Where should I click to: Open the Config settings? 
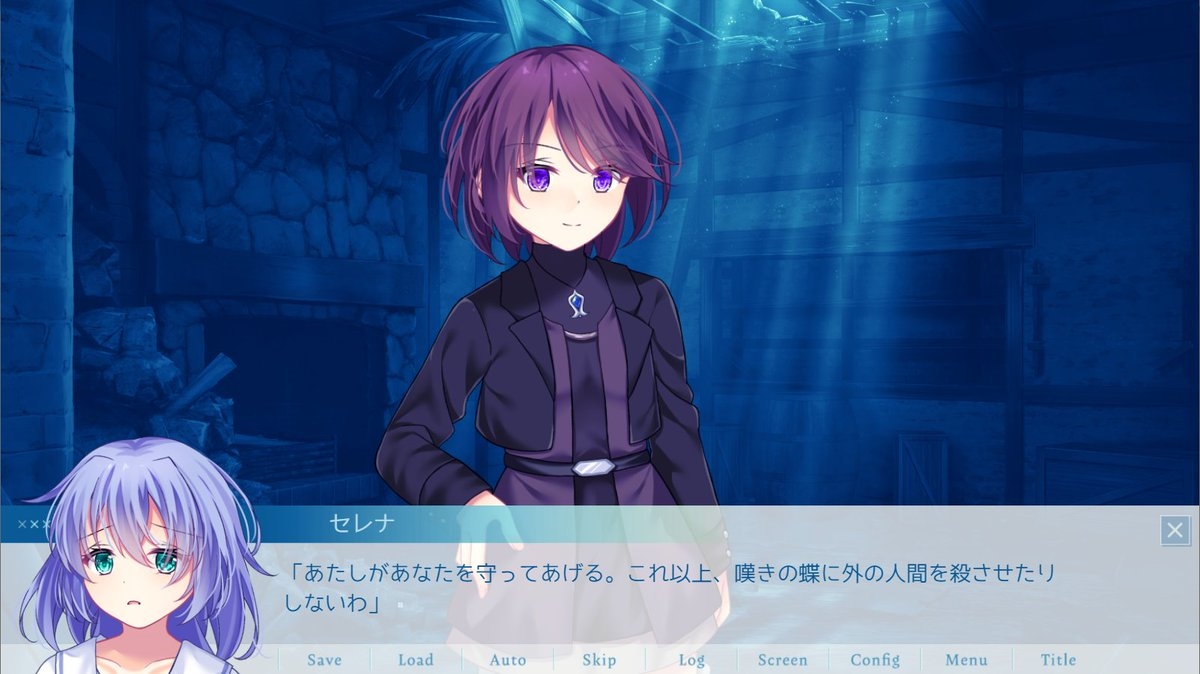tap(875, 660)
